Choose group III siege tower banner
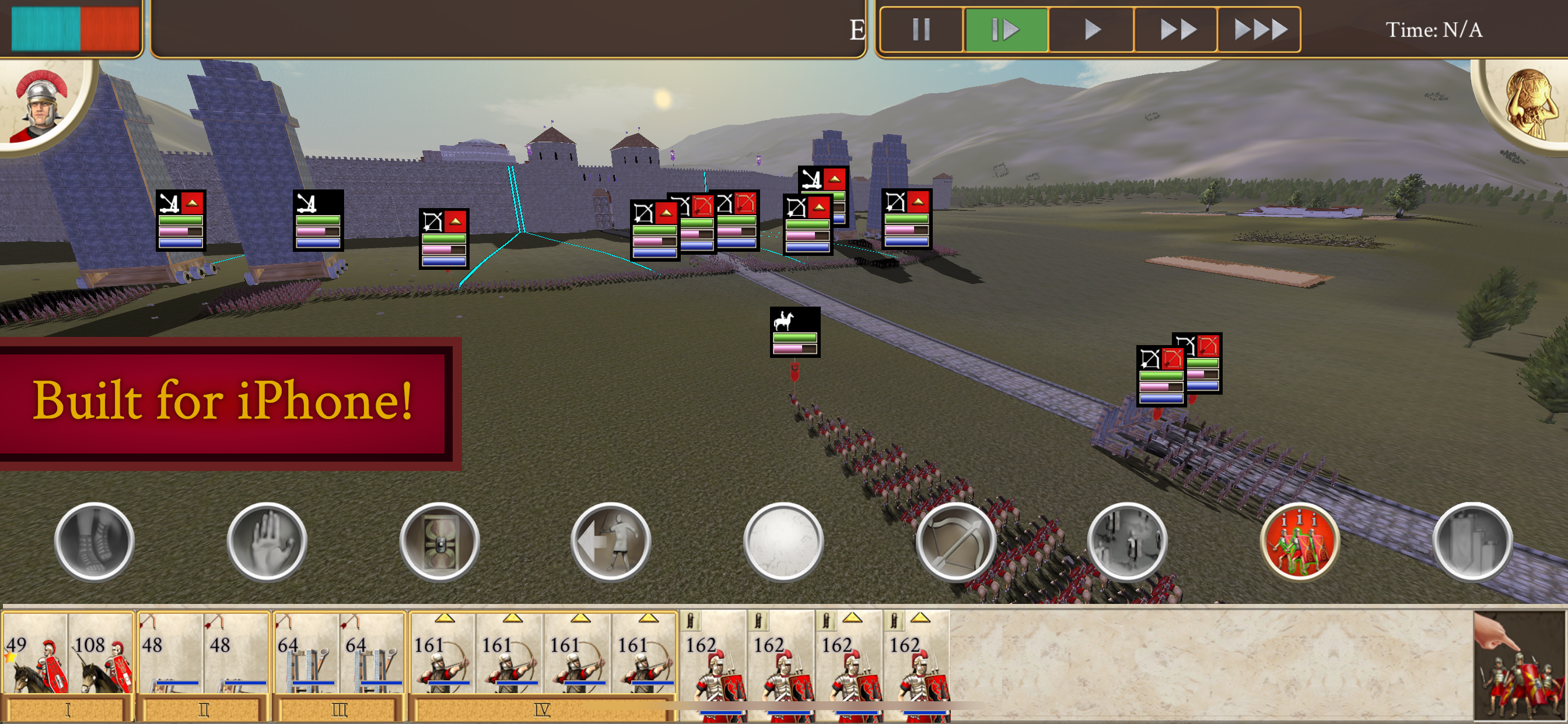The image size is (1568, 724). coord(338,710)
